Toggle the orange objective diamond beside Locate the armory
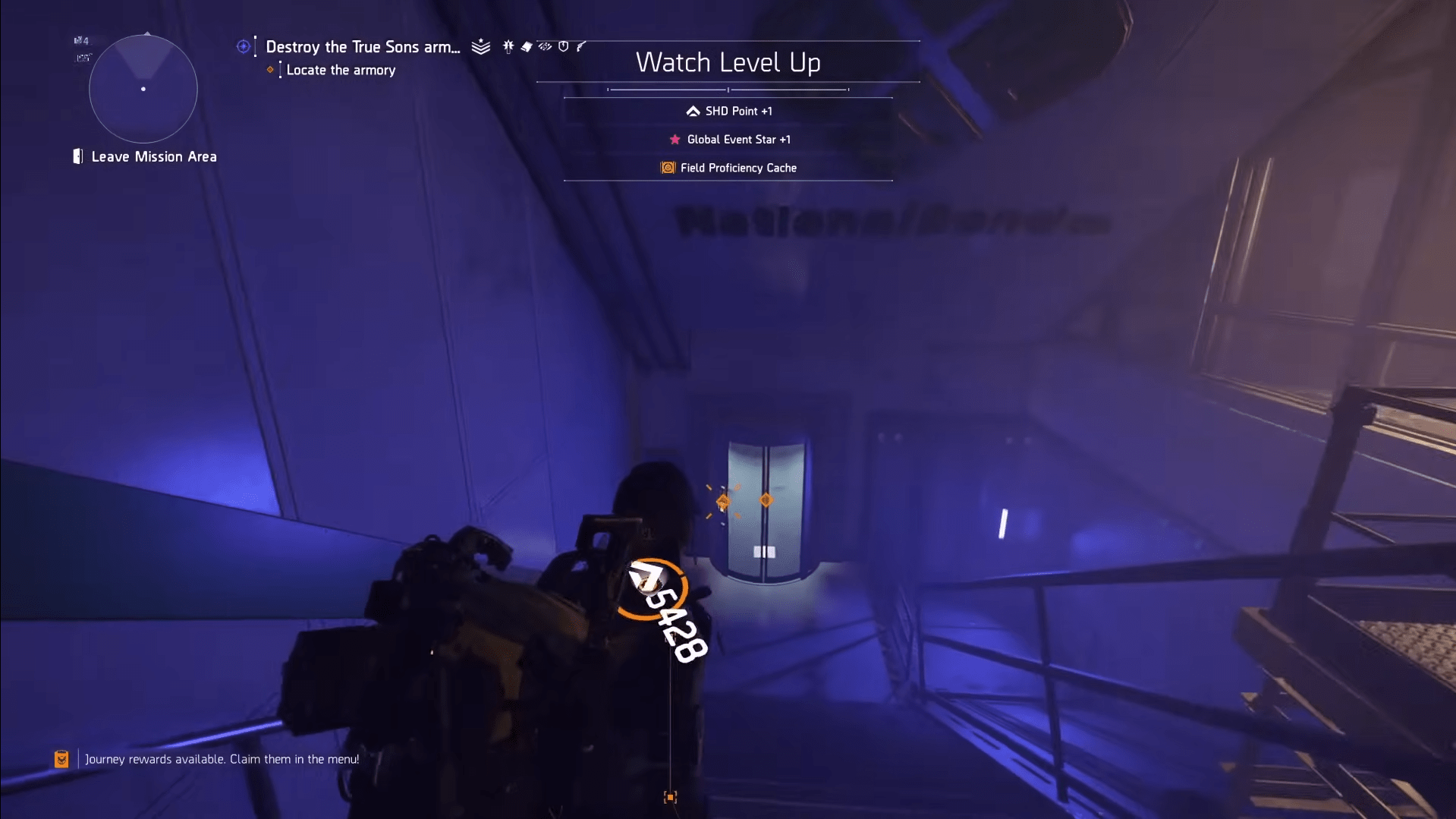 pos(271,70)
